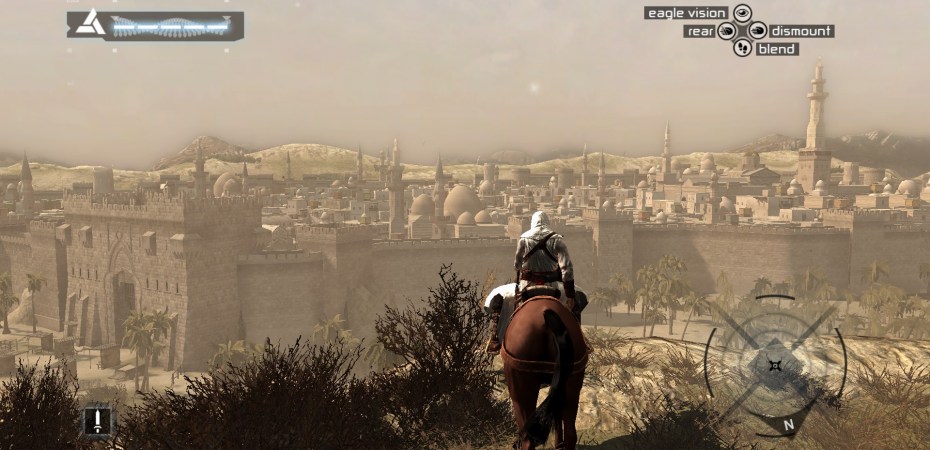This screenshot has height=450, width=930.
Task: Choose the dismount action
Action: pyautogui.click(x=801, y=31)
